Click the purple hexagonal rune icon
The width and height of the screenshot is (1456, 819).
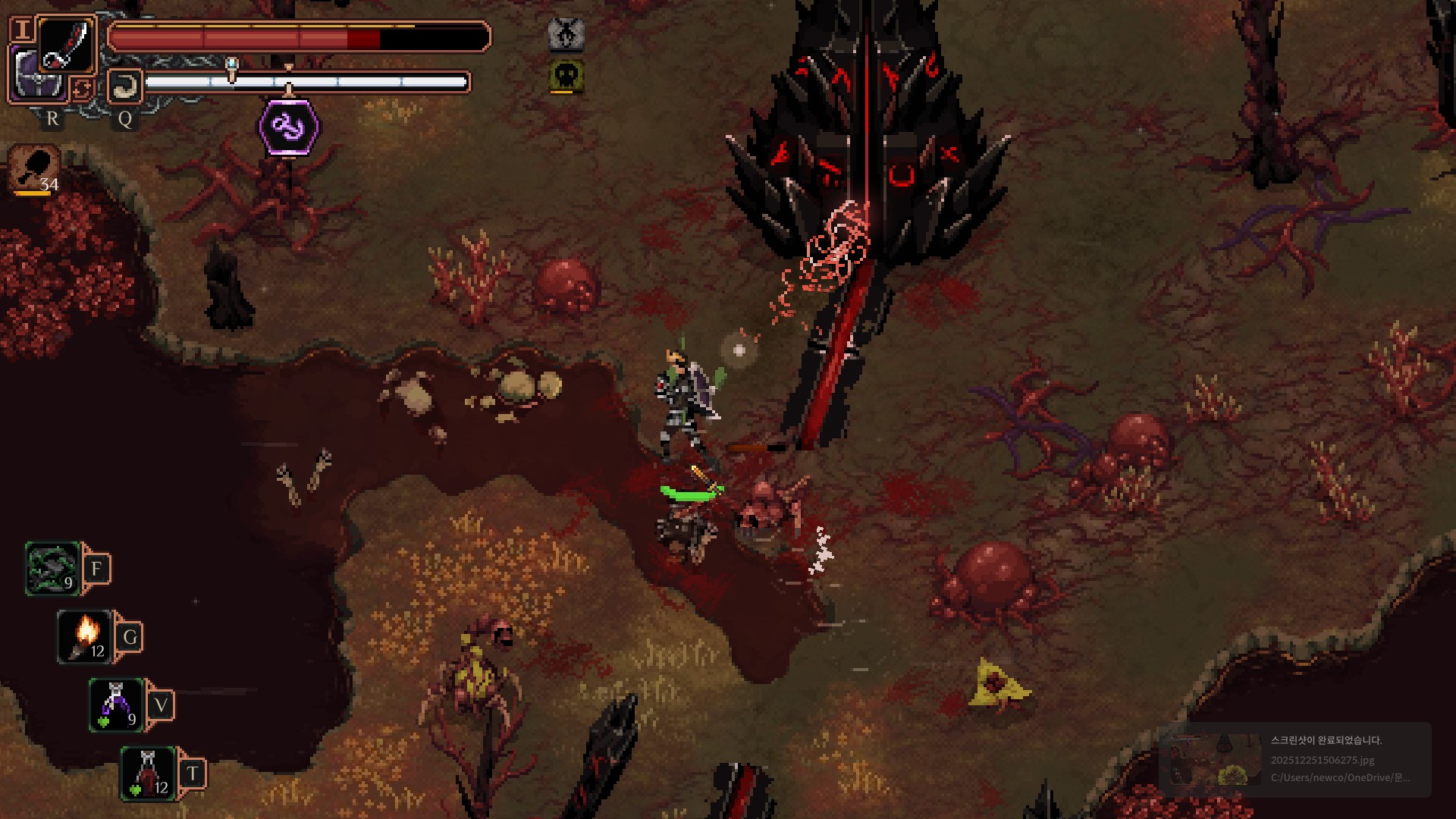pyautogui.click(x=289, y=127)
